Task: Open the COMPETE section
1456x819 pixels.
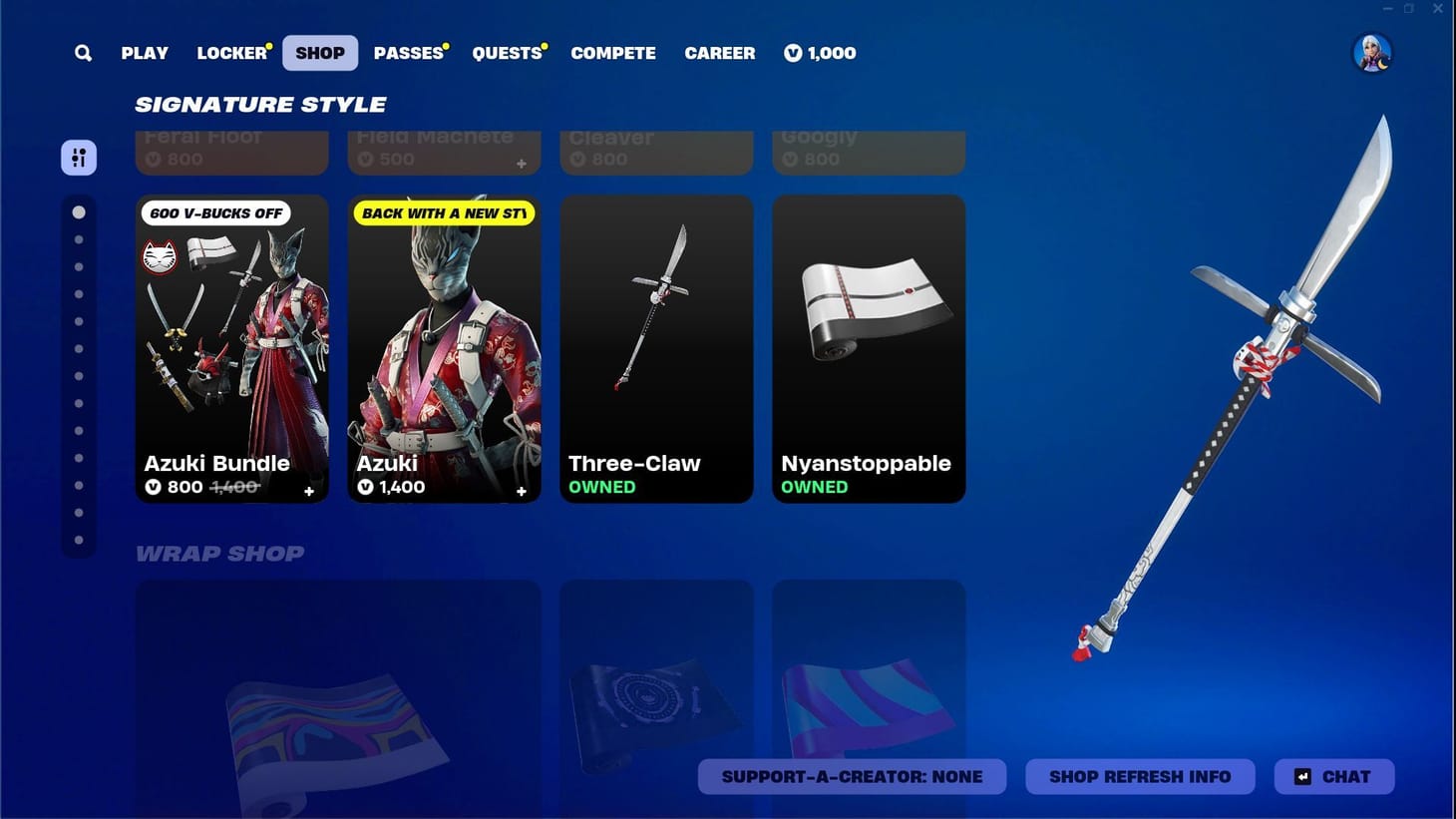Action: (x=613, y=53)
